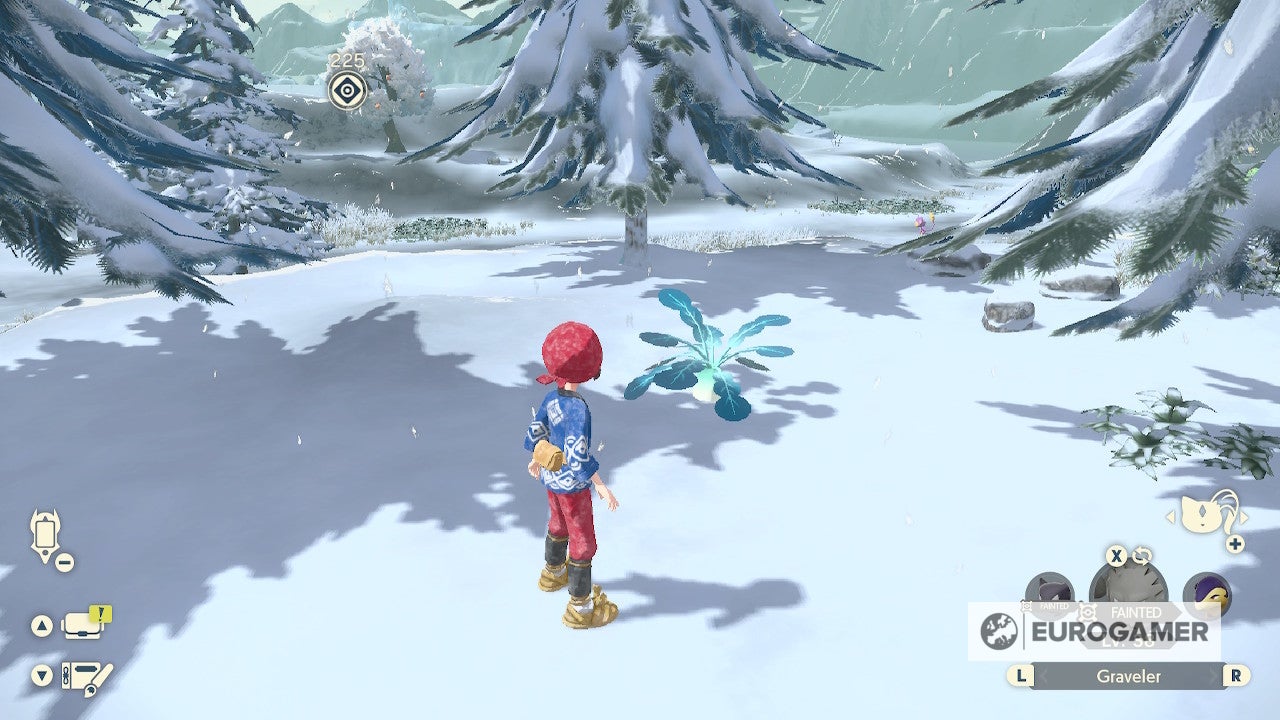Open the satchel with the alert badge
1280x720 pixels.
pyautogui.click(x=83, y=625)
